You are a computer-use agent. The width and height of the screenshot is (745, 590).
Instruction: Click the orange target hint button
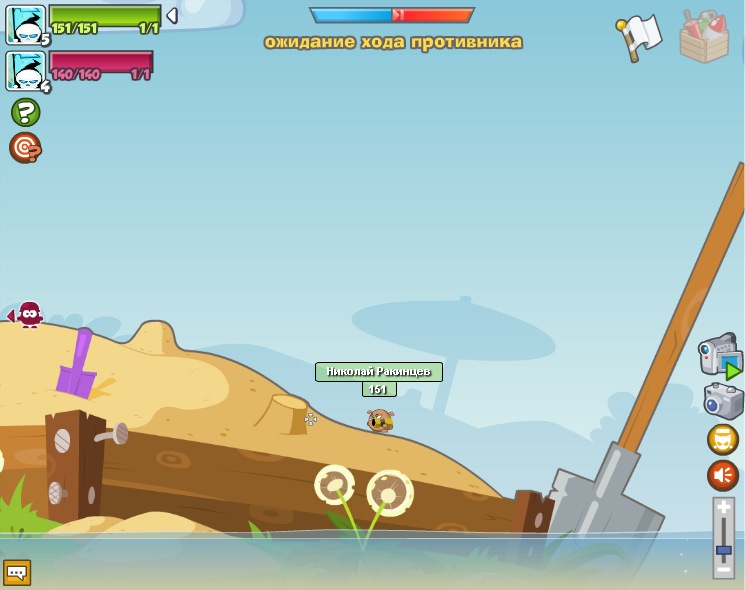coord(25,148)
